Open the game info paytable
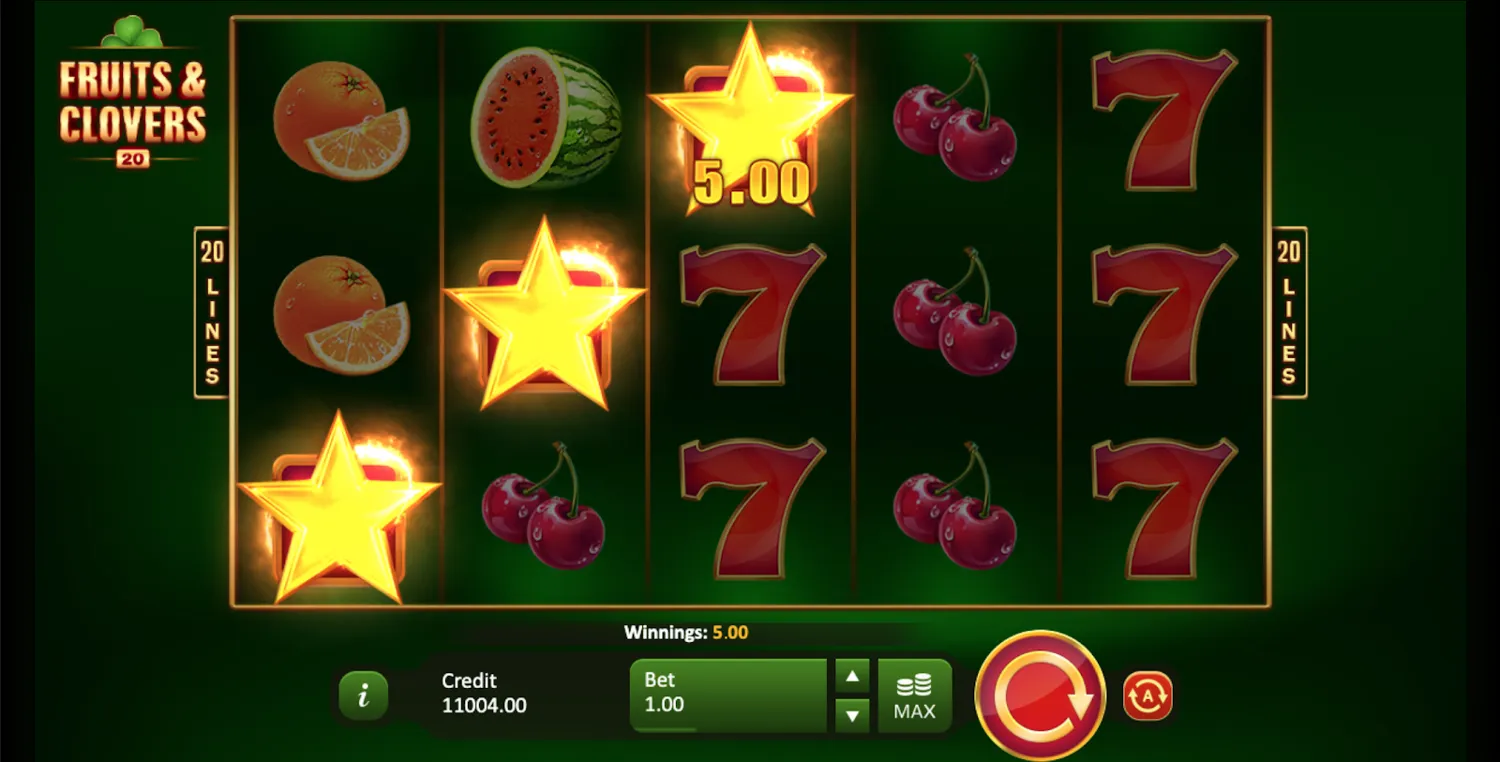 [x=363, y=694]
